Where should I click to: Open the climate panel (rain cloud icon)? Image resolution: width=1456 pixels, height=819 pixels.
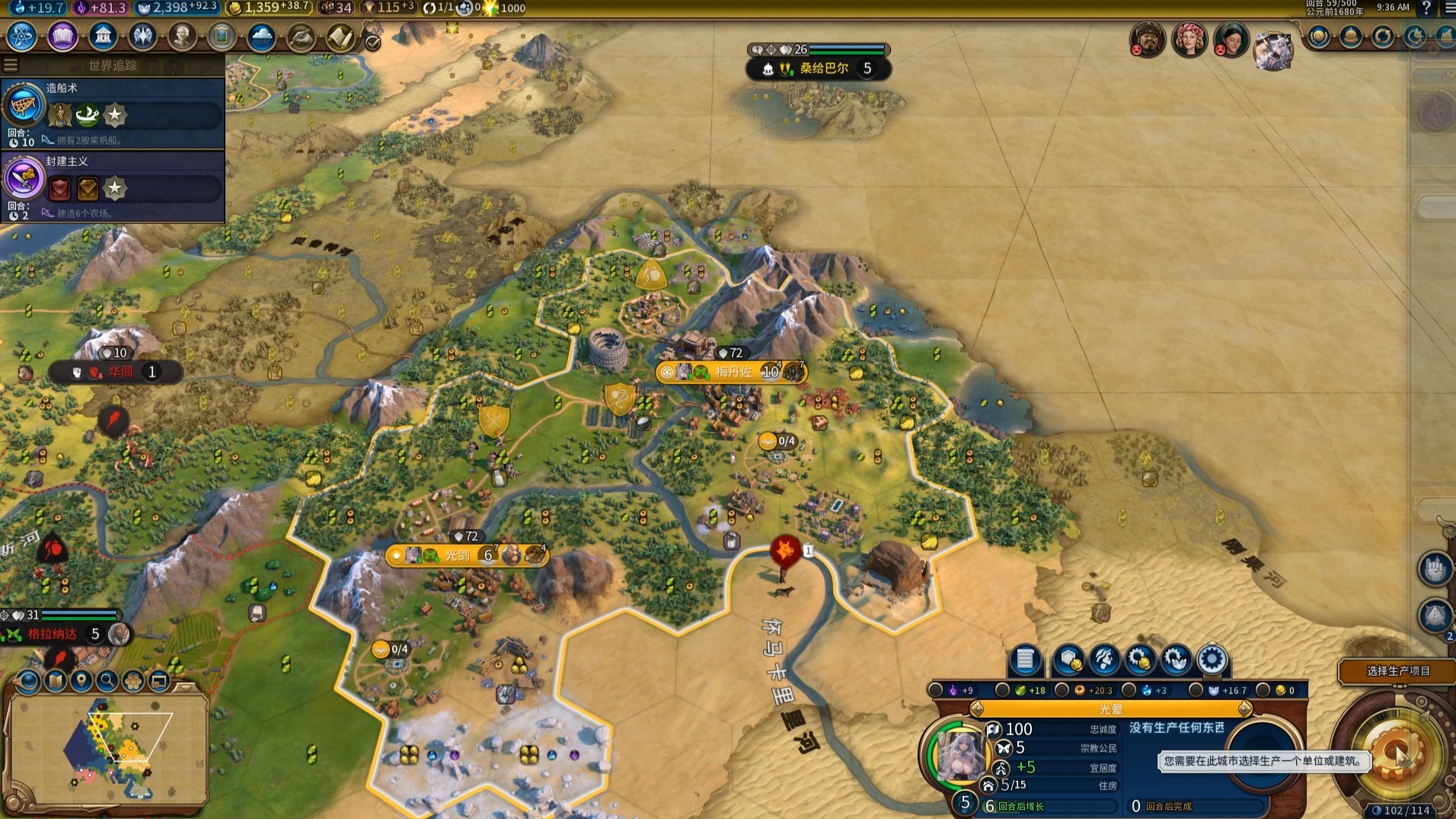pos(261,37)
